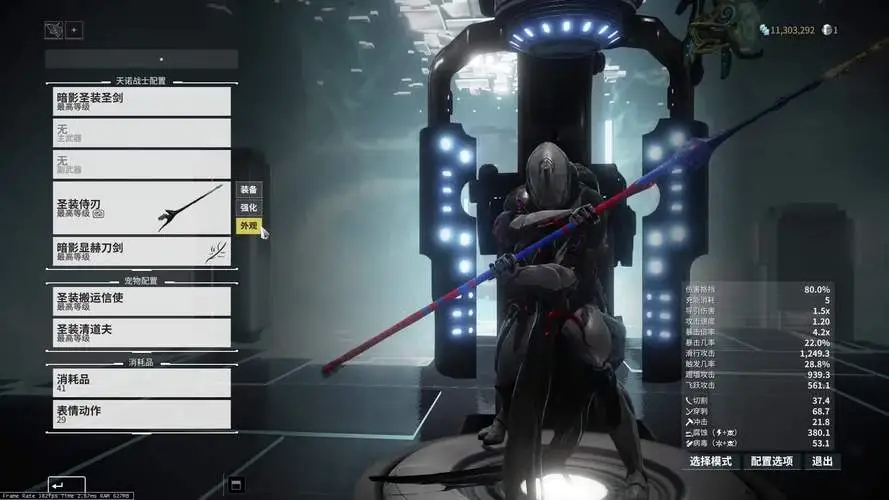Open the 消耗品 consumables row
Screen dimensions: 889x500
pyautogui.click(x=141, y=382)
